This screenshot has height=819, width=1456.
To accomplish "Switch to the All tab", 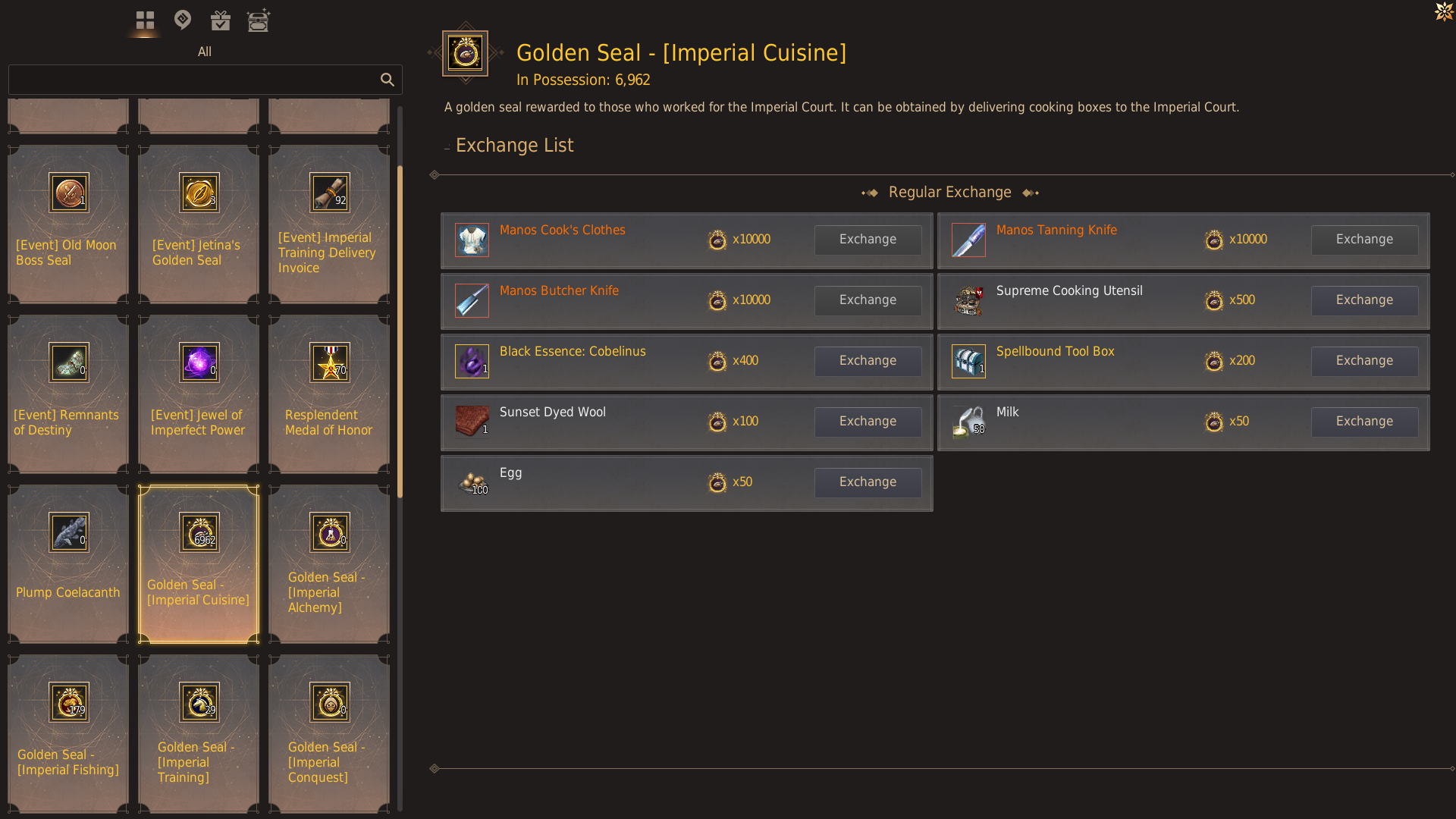I will 204,52.
